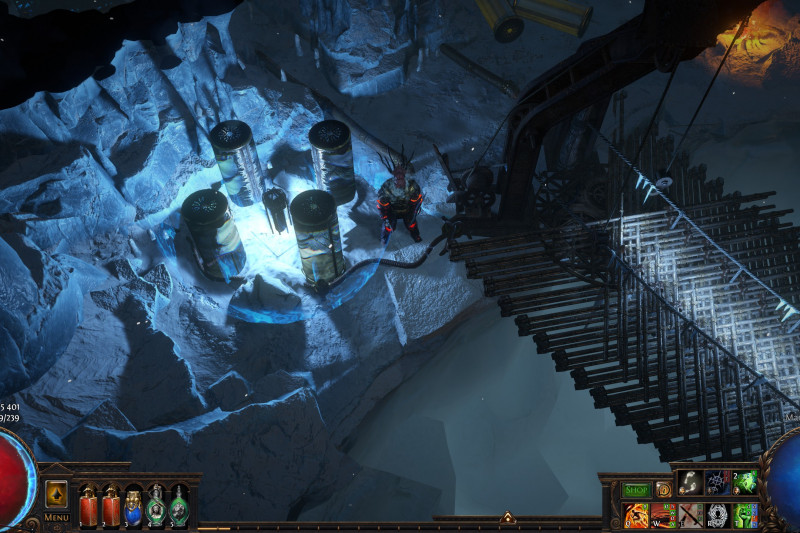Viewport: 800px width, 533px height.
Task: Use the green creature skill on T
Action: click(745, 515)
